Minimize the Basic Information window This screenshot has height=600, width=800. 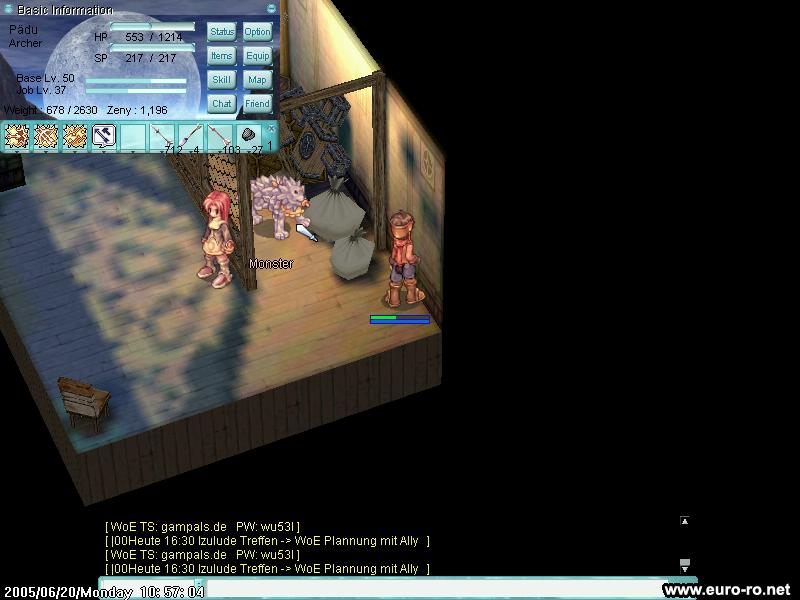tap(271, 9)
